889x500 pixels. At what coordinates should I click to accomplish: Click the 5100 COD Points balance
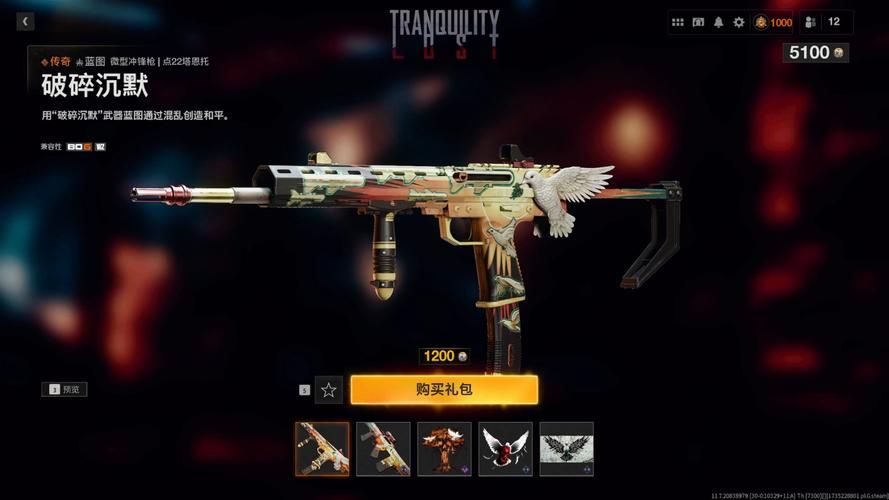815,52
